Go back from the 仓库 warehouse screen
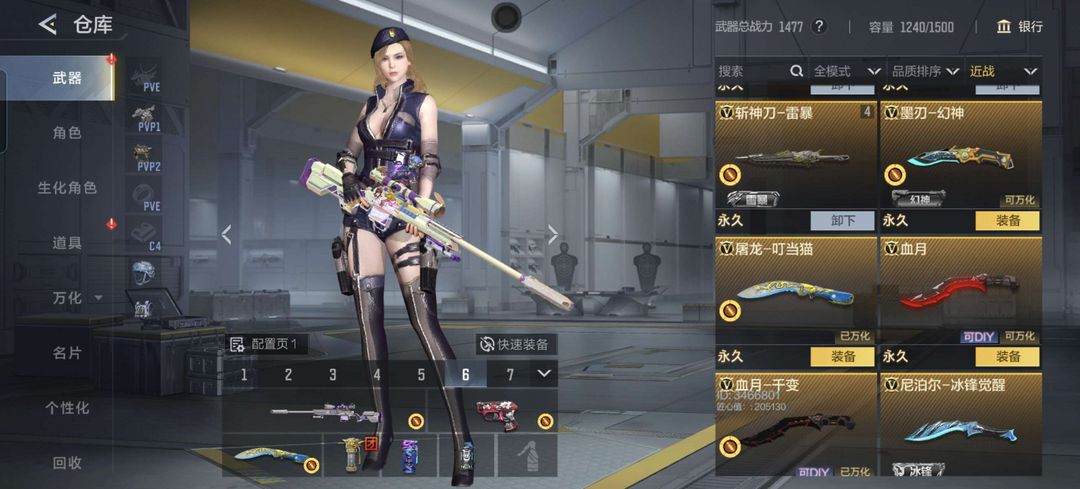The width and height of the screenshot is (1080, 489). [x=47, y=25]
